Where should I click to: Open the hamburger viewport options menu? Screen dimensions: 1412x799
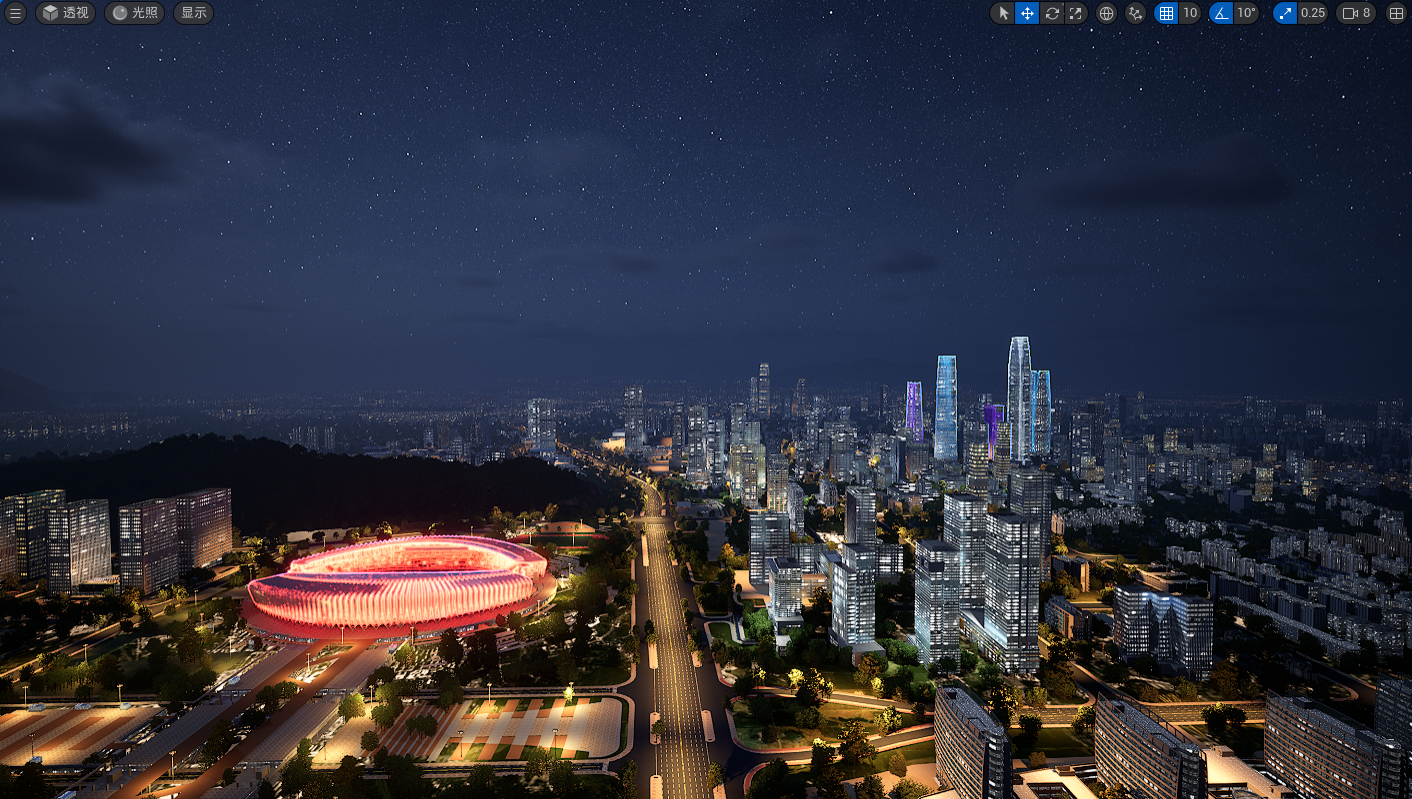(x=15, y=13)
